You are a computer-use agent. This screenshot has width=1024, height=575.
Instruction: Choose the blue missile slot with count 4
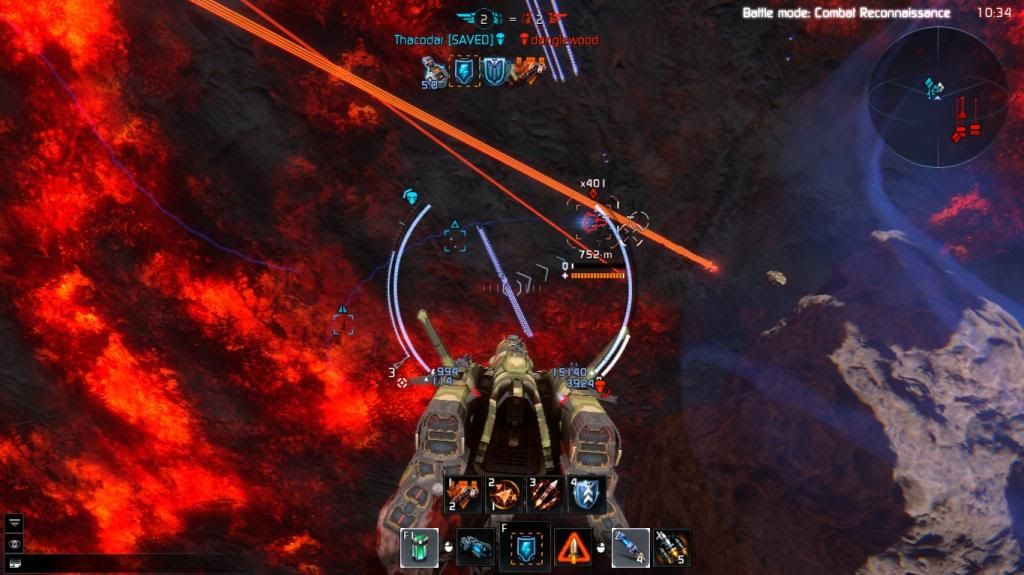(630, 547)
